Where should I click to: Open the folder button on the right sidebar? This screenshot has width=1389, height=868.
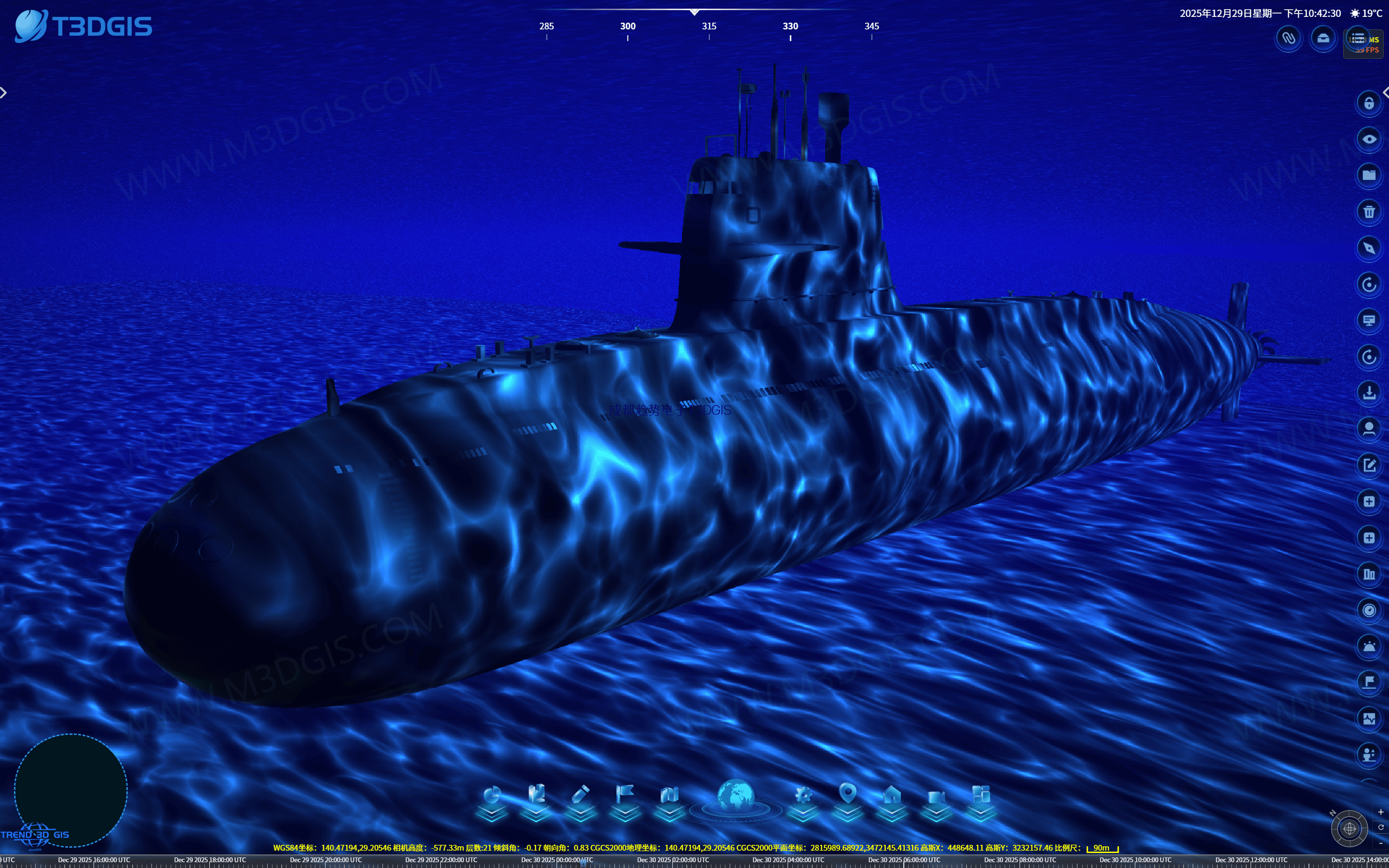tap(1368, 176)
